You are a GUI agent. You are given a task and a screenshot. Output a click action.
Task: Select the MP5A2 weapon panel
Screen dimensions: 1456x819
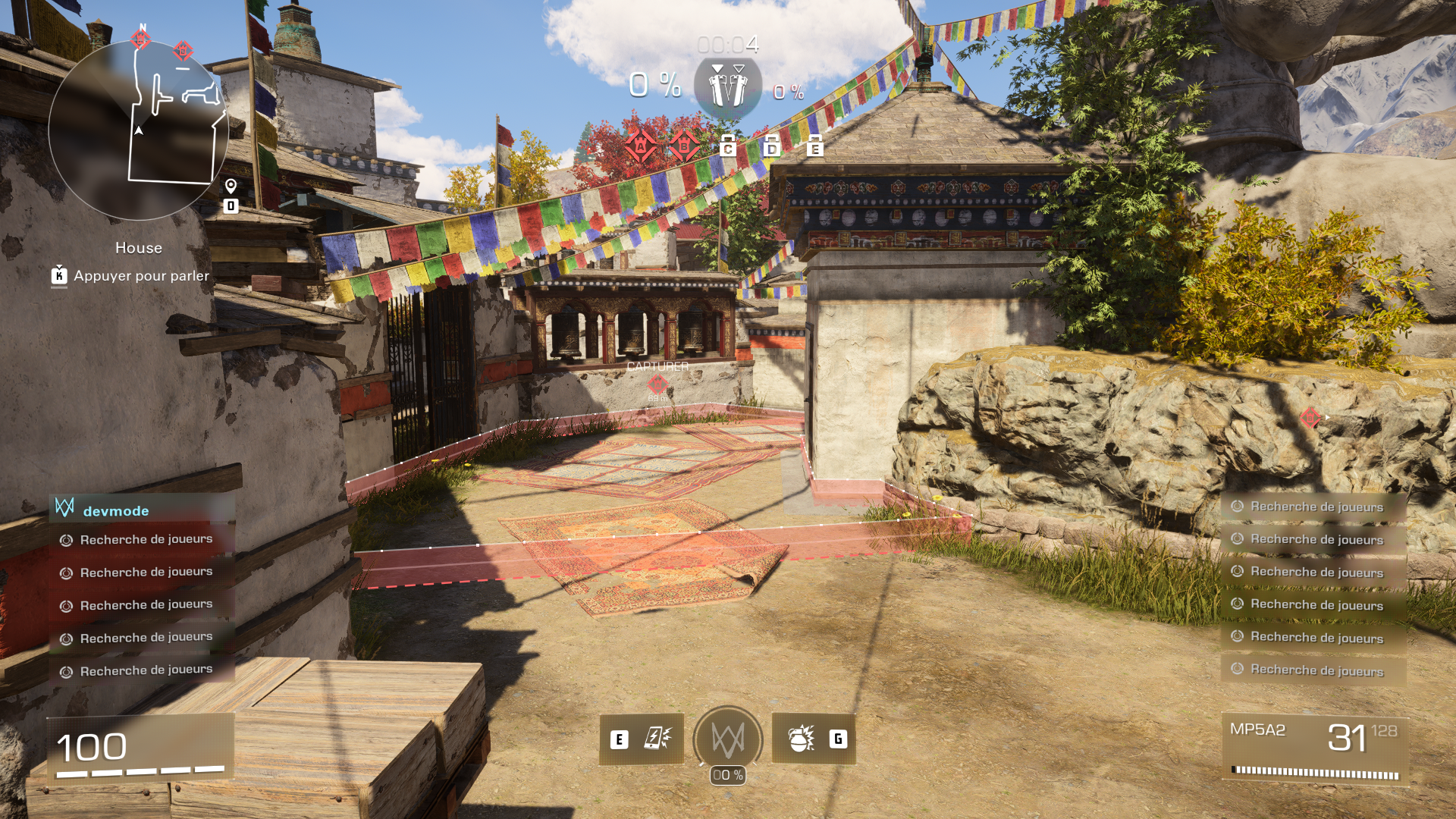coord(1315,750)
